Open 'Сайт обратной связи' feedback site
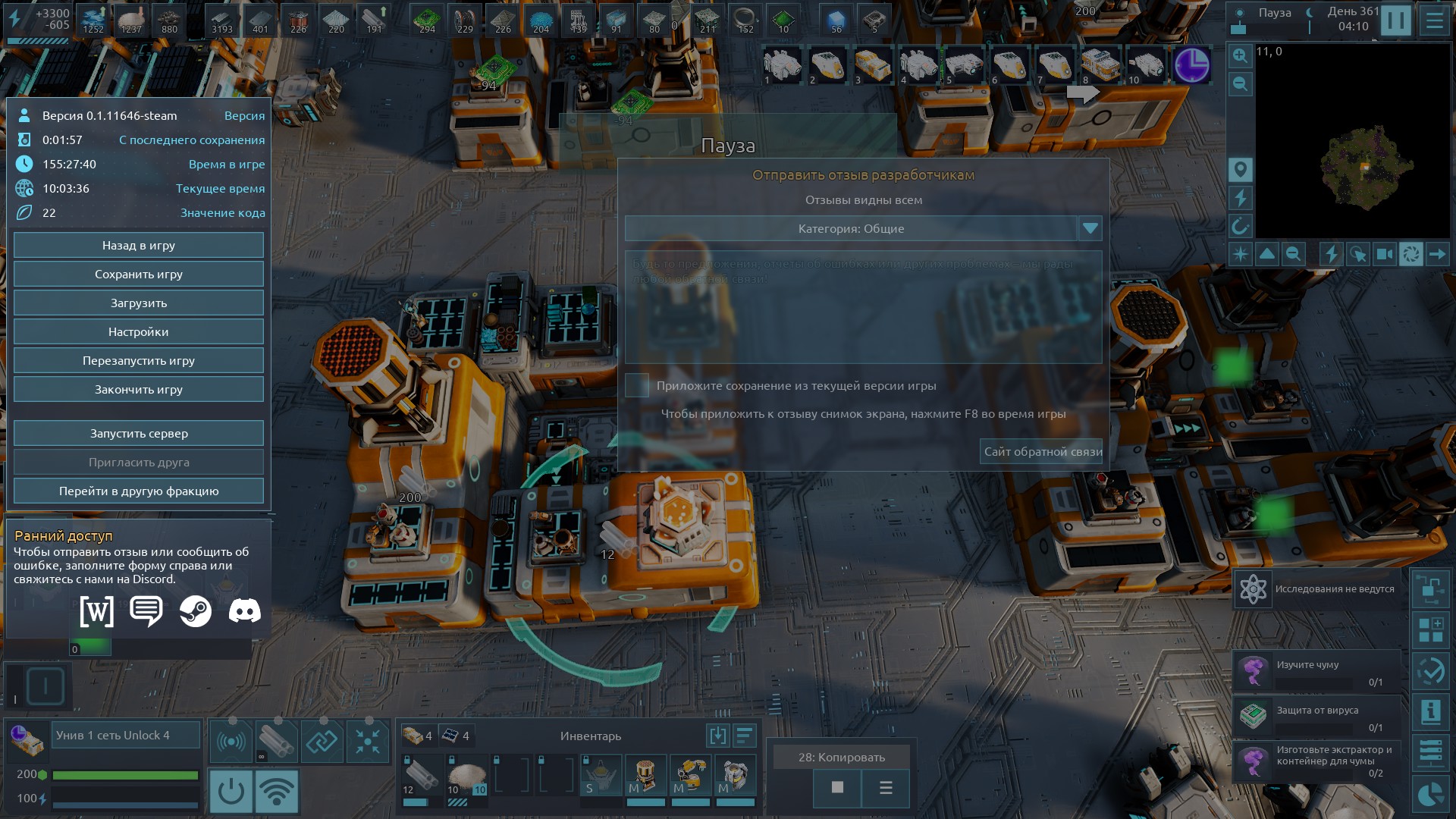This screenshot has width=1456, height=819. coord(1042,452)
